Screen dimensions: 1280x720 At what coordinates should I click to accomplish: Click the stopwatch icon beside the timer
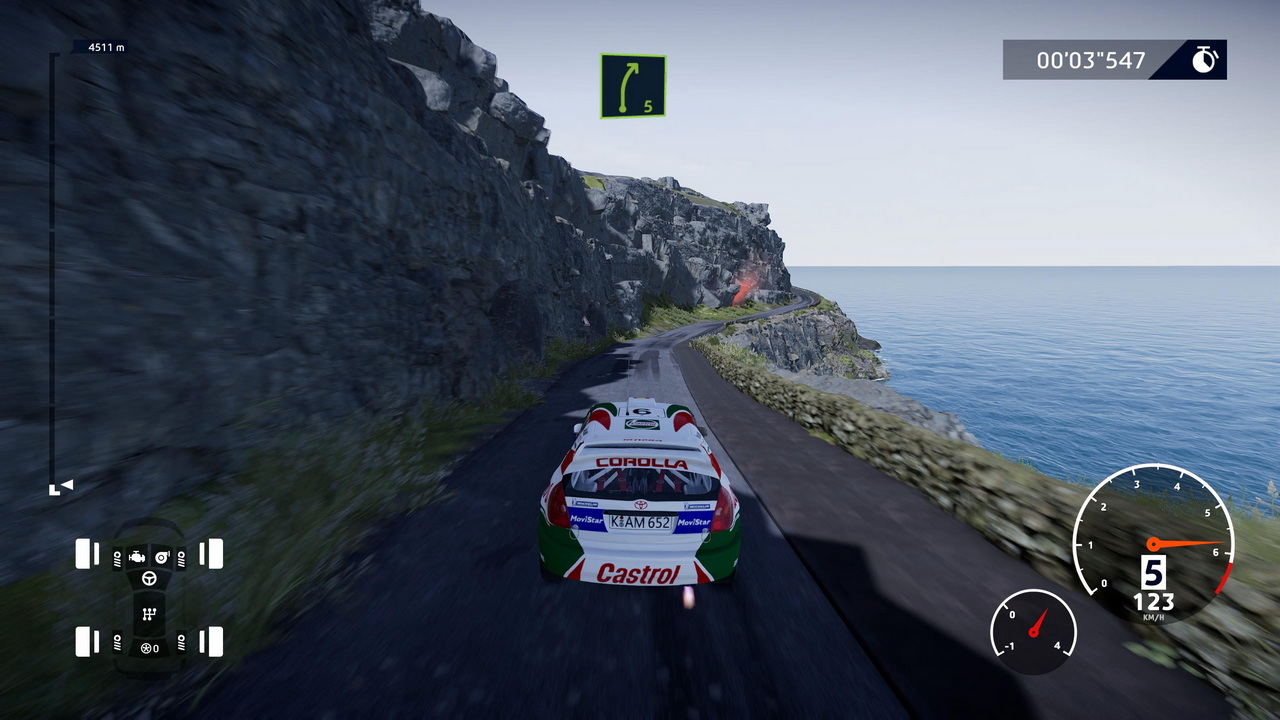(1204, 60)
